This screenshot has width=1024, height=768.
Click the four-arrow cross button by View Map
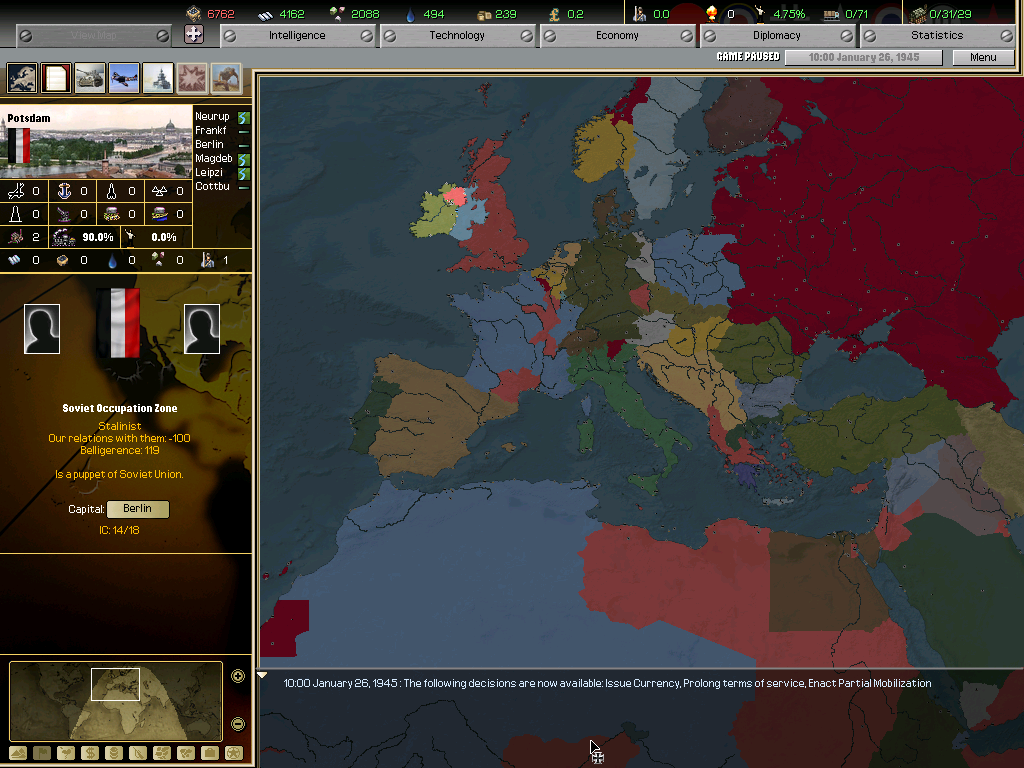coord(194,35)
